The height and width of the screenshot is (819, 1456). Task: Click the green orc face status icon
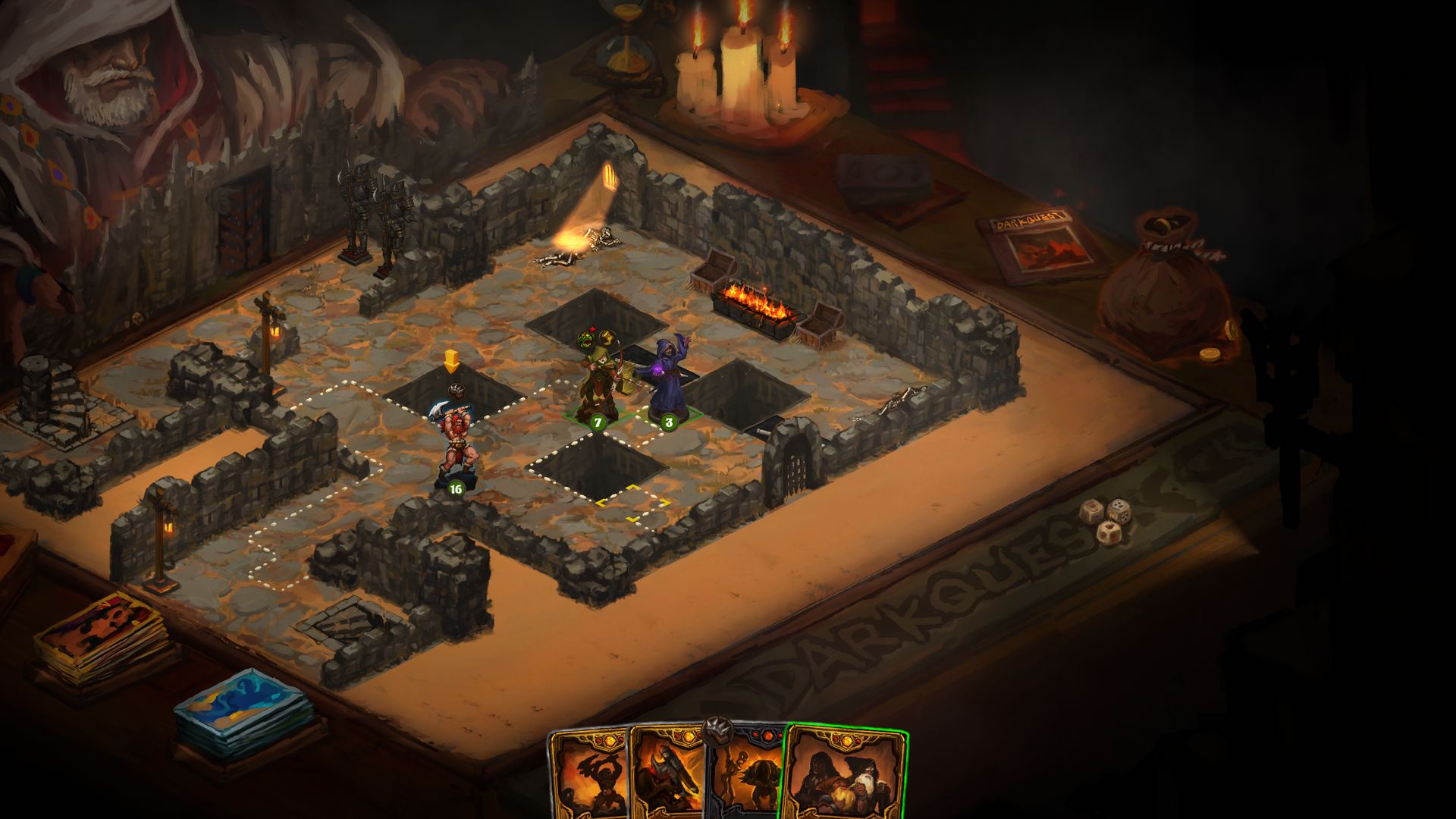(586, 339)
